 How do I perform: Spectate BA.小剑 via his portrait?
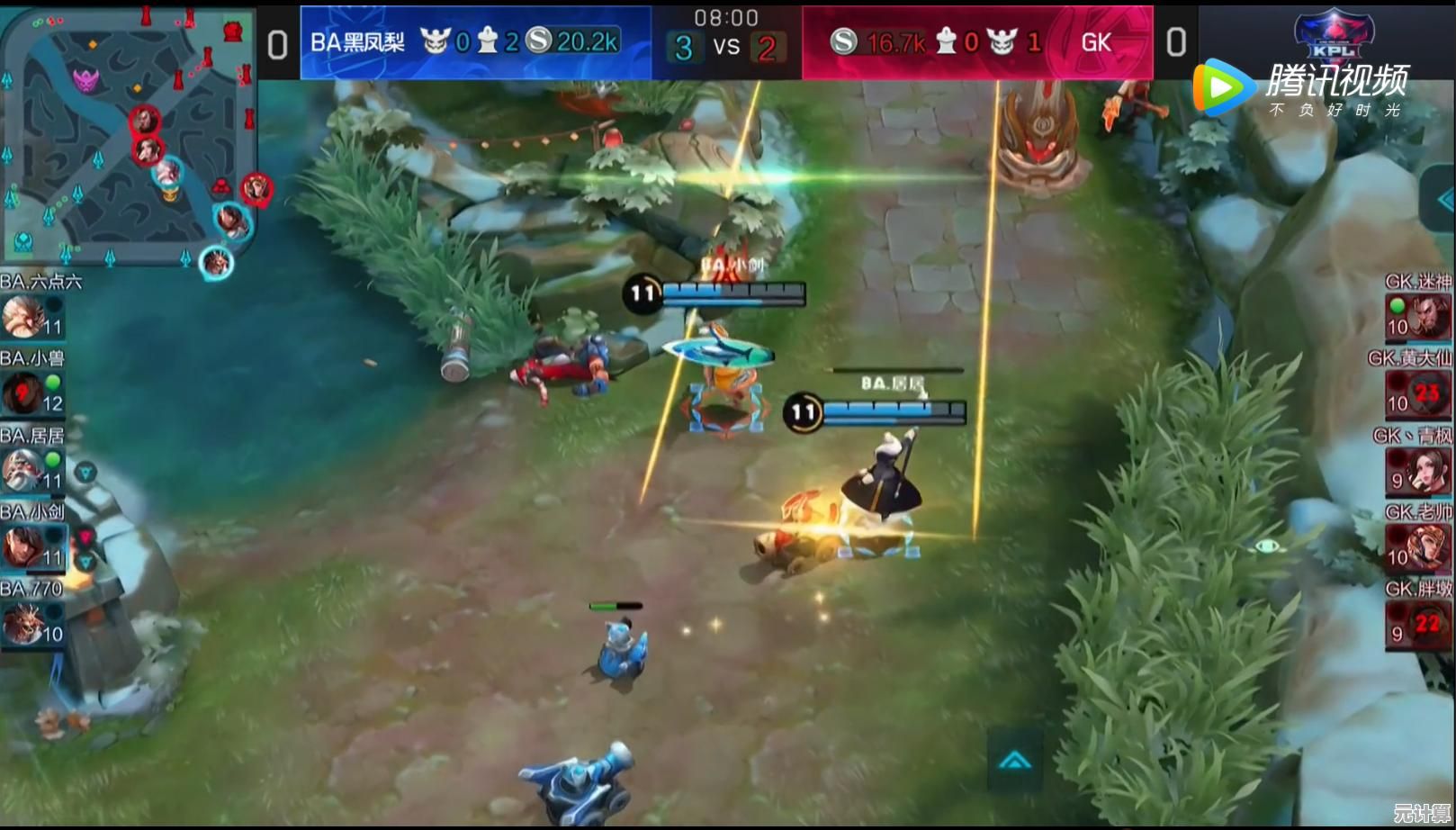point(22,546)
